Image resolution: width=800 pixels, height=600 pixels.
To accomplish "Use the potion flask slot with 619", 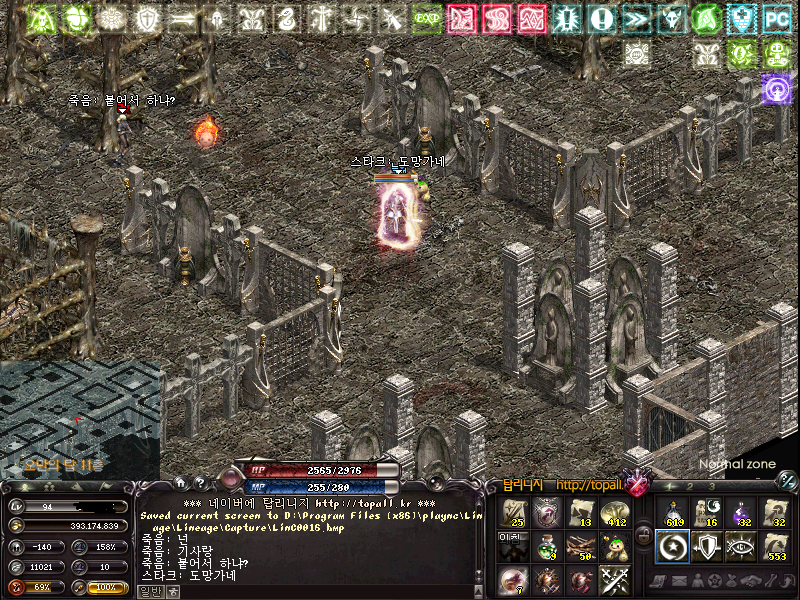I will pos(672,513).
